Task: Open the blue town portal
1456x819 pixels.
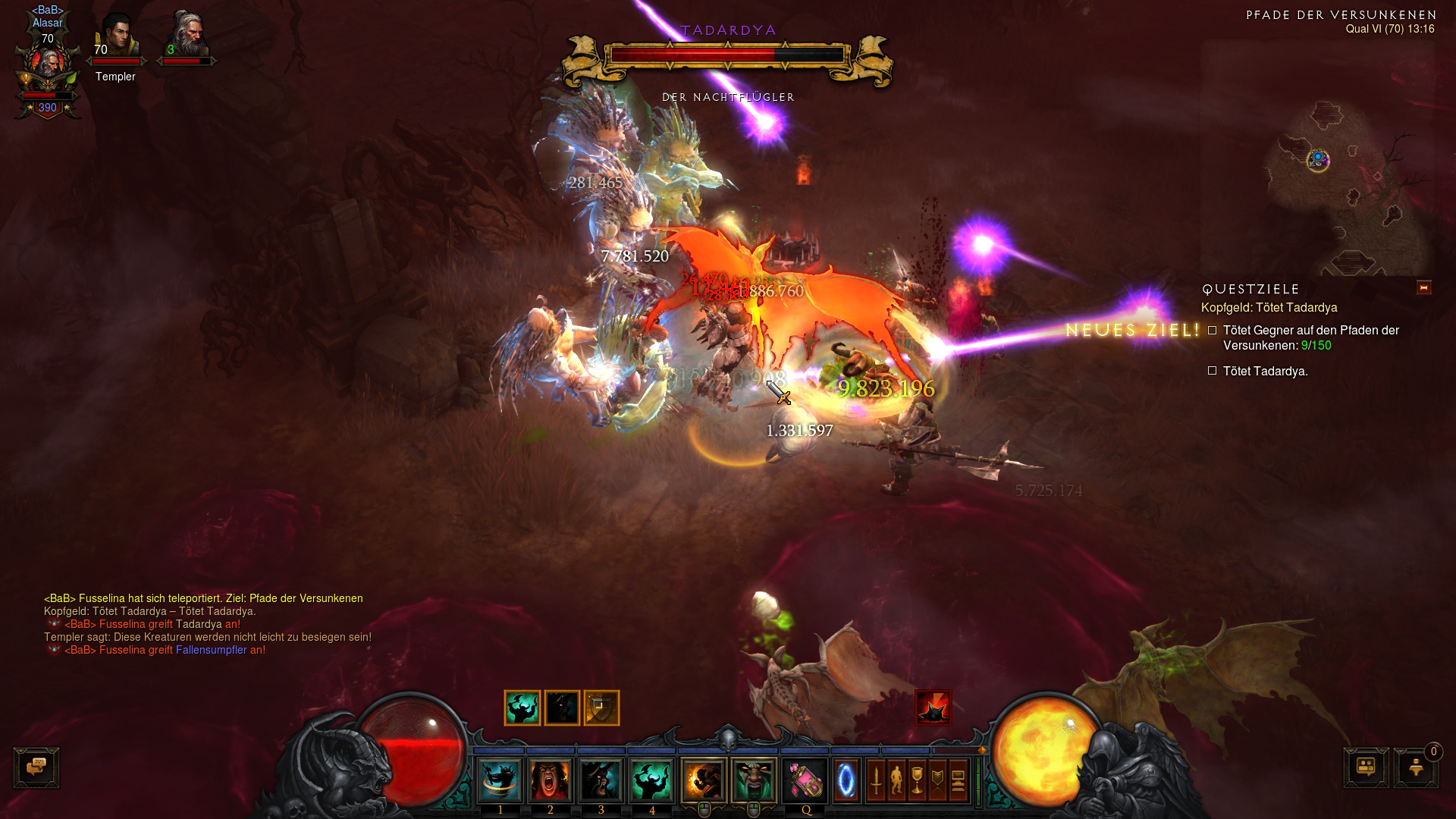Action: tap(846, 780)
